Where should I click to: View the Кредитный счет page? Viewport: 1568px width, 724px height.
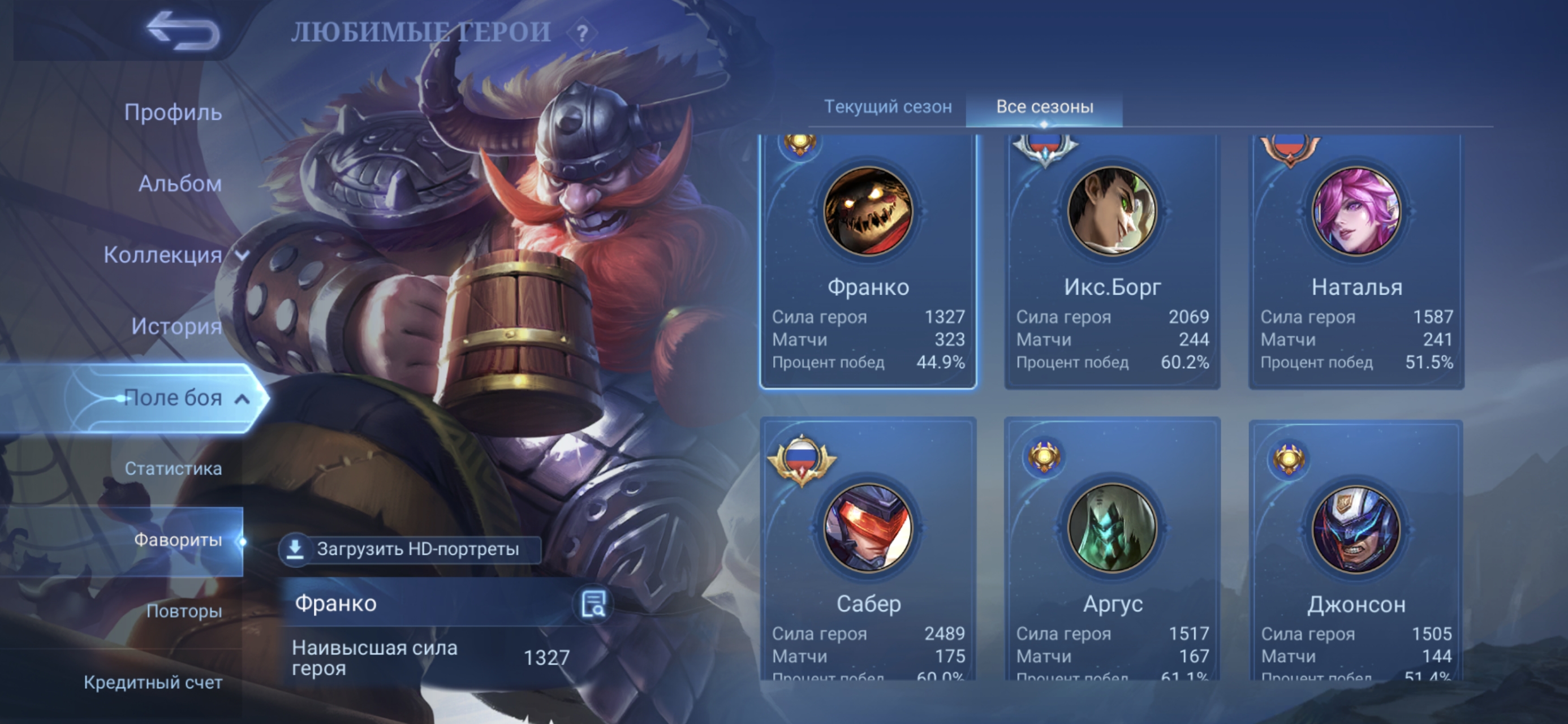[x=153, y=683]
